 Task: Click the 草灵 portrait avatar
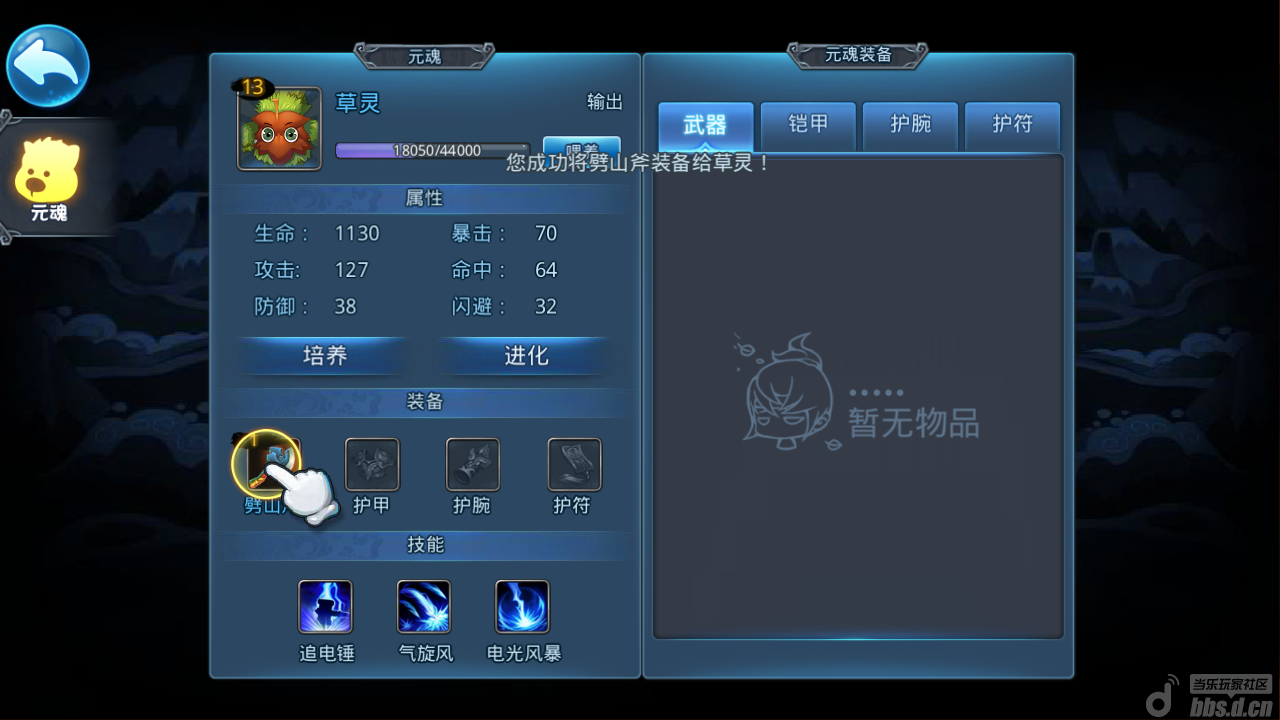pyautogui.click(x=279, y=129)
